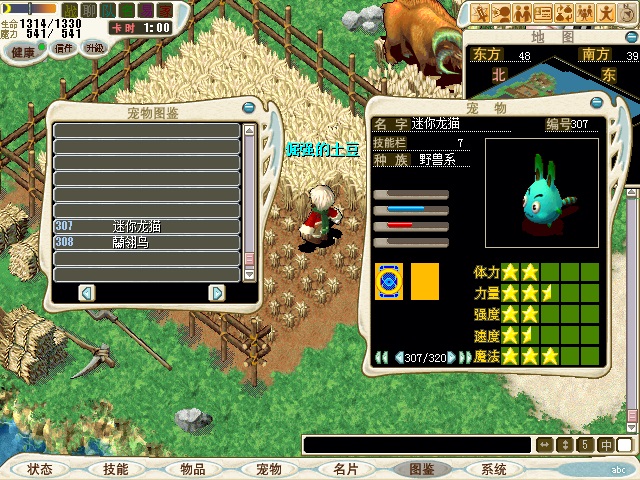Show the 名片 name card tab
Screen dimensions: 640x480
click(346, 469)
